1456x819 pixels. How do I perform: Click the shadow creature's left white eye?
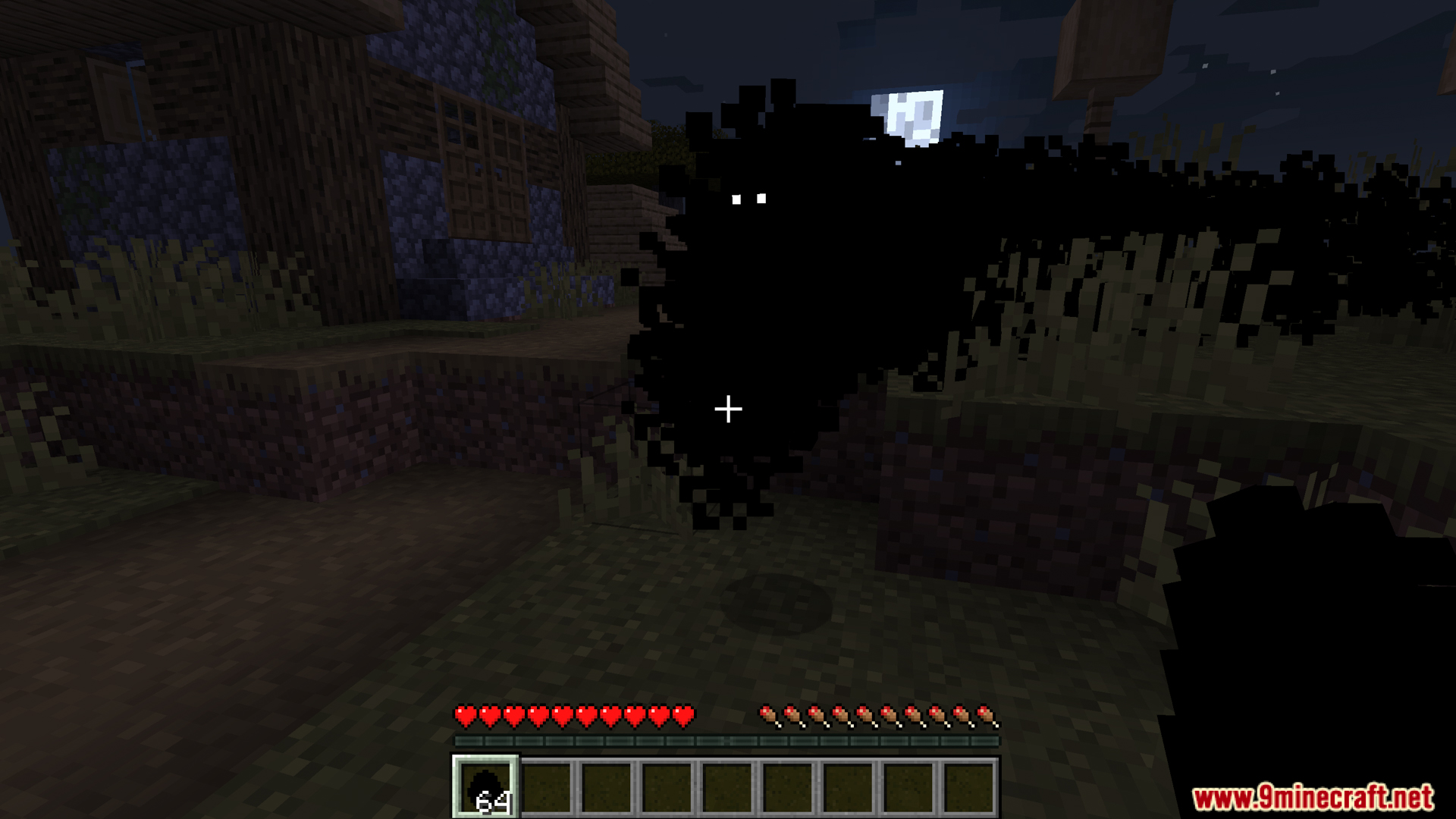[737, 199]
